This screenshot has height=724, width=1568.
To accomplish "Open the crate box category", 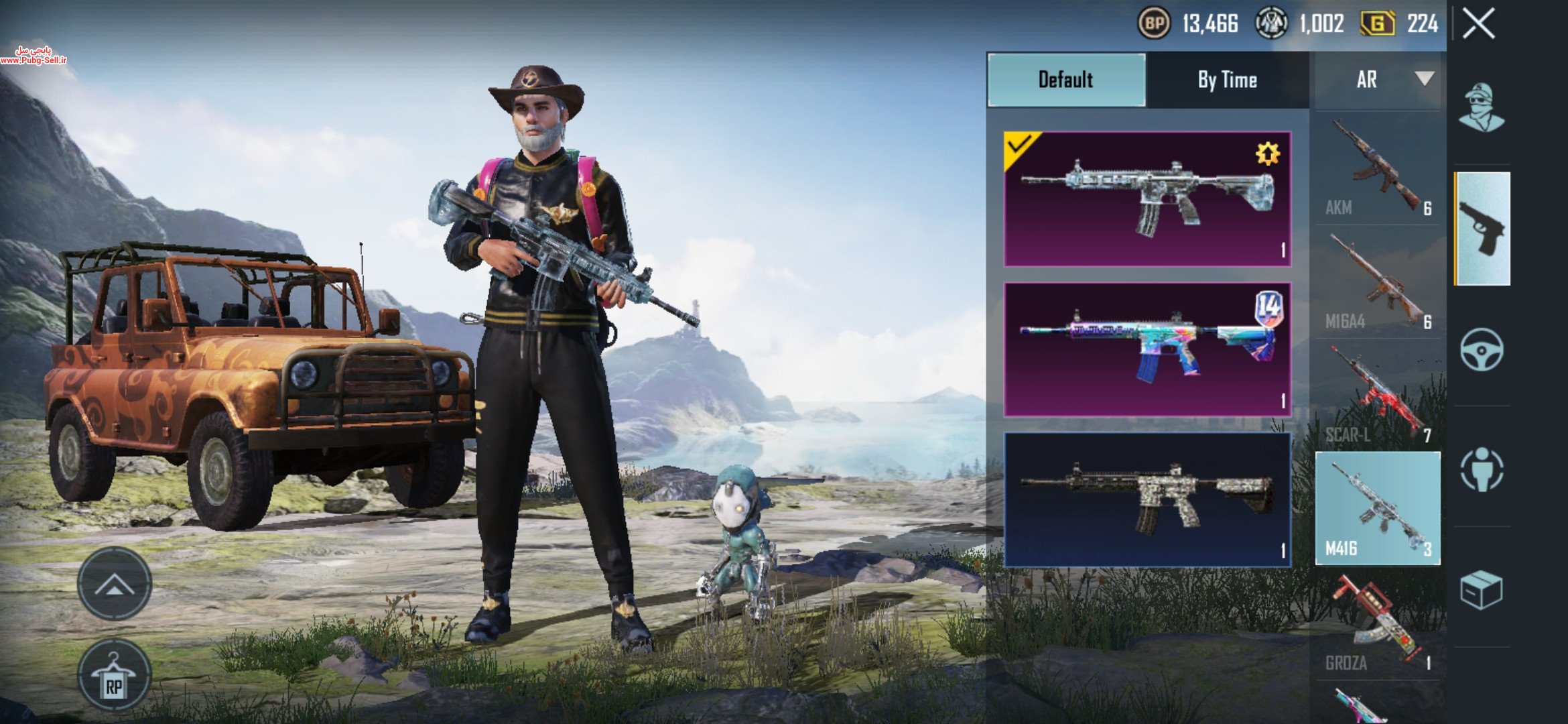I will 1482,590.
